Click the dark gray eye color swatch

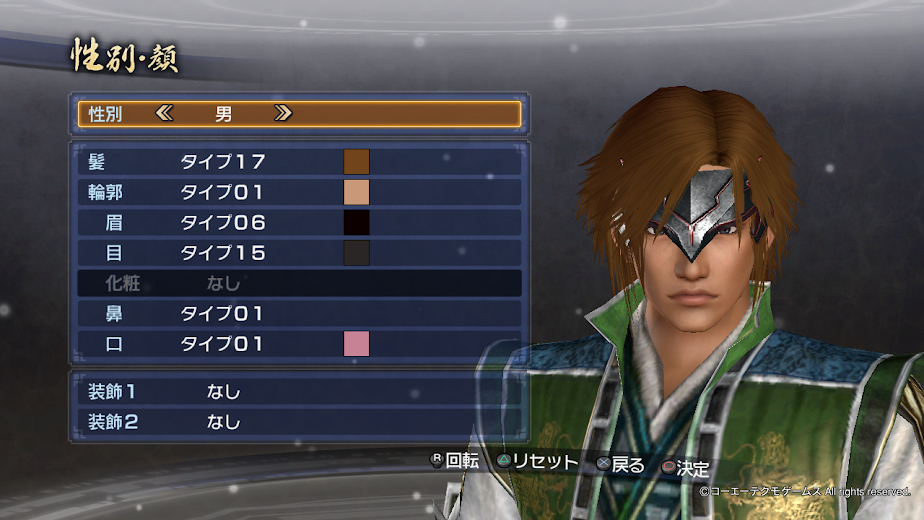[357, 253]
